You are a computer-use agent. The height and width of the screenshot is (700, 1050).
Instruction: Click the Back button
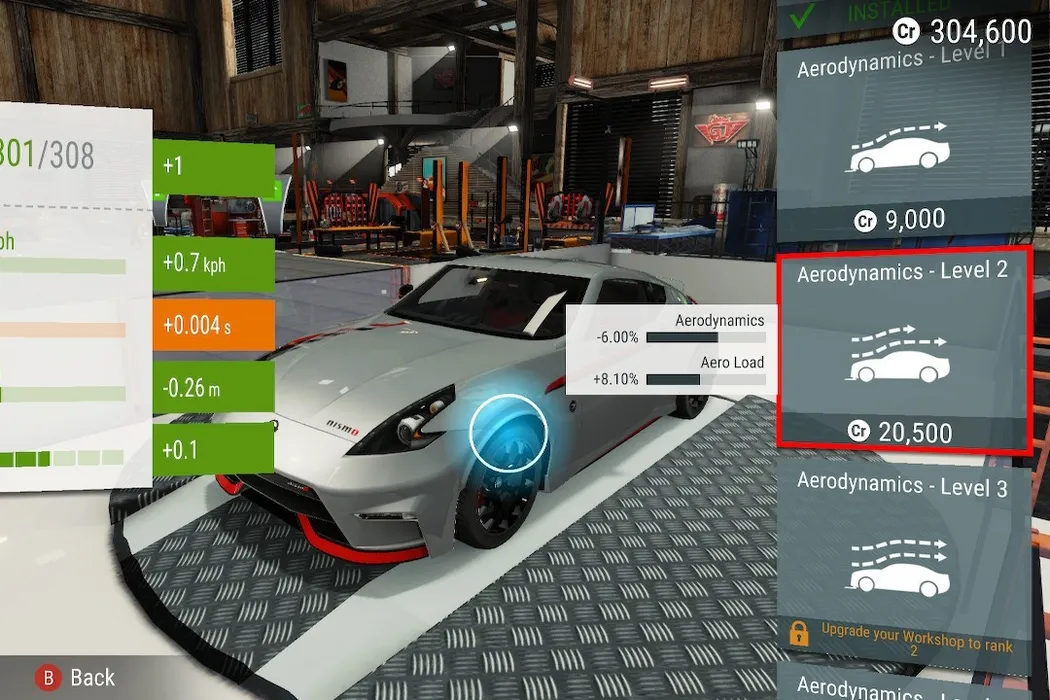point(77,678)
